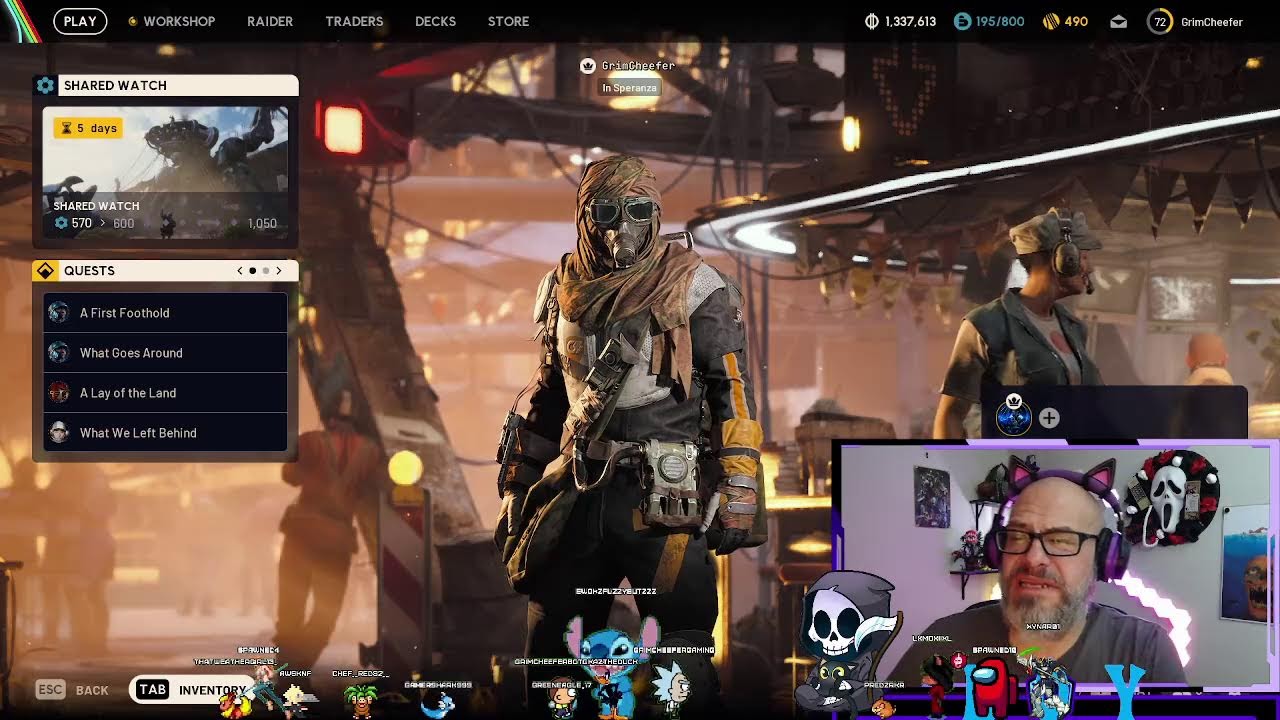The width and height of the screenshot is (1280, 720).
Task: Open the 490 gold currency balance
Action: pos(1065,21)
